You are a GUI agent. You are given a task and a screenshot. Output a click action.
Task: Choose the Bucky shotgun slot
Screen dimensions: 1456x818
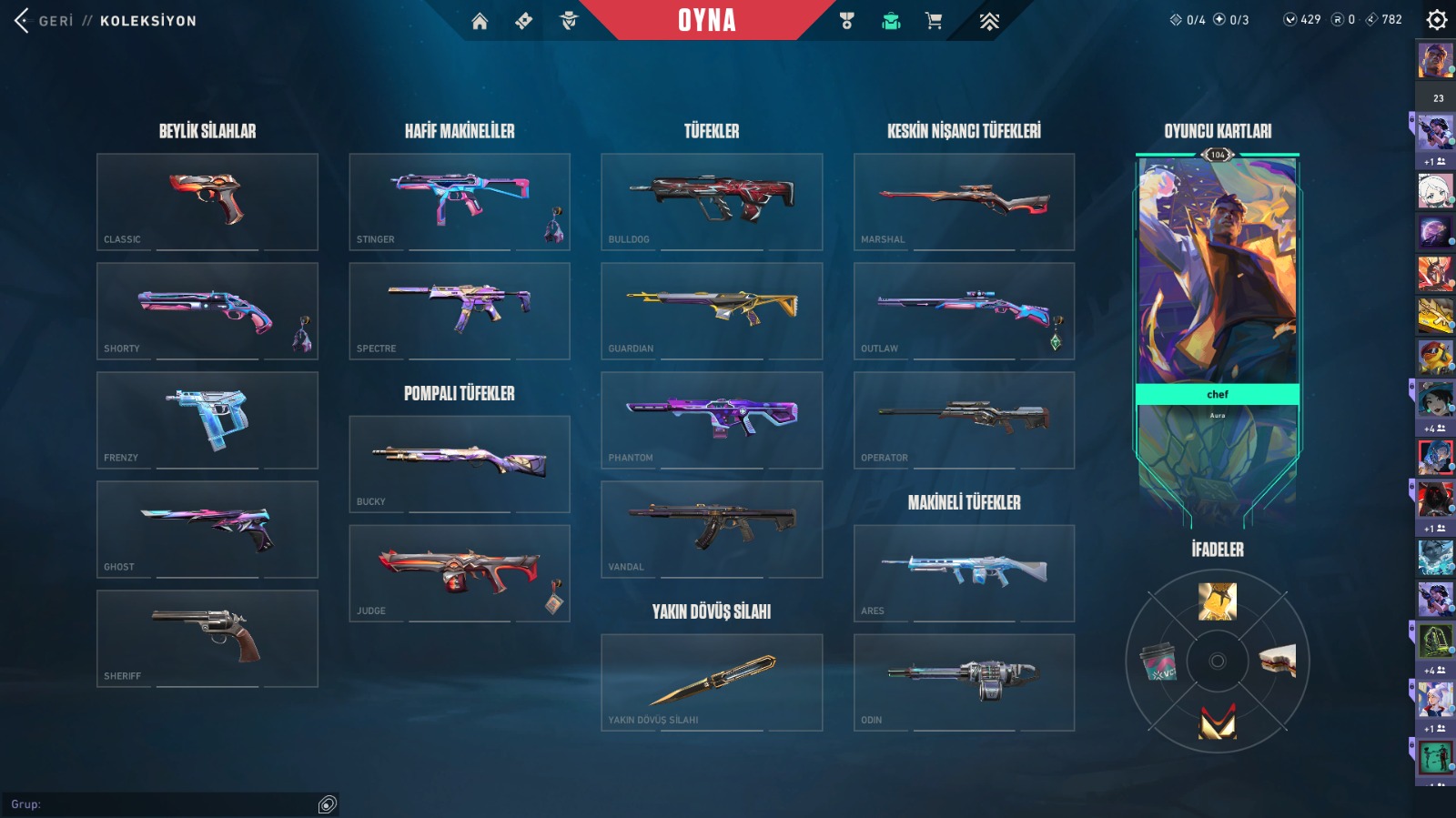pos(460,463)
